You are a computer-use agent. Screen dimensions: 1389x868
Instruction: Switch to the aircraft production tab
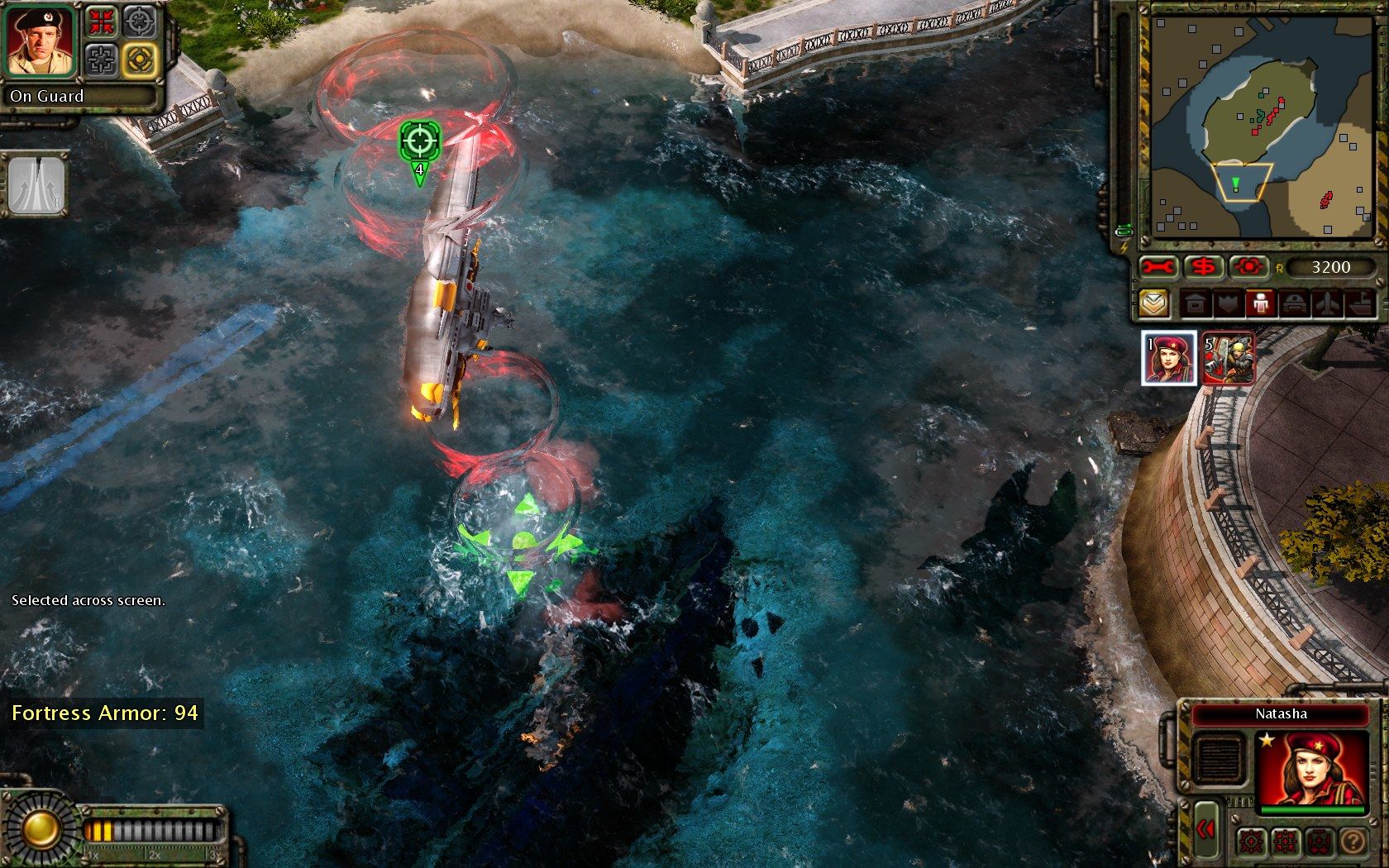1327,304
